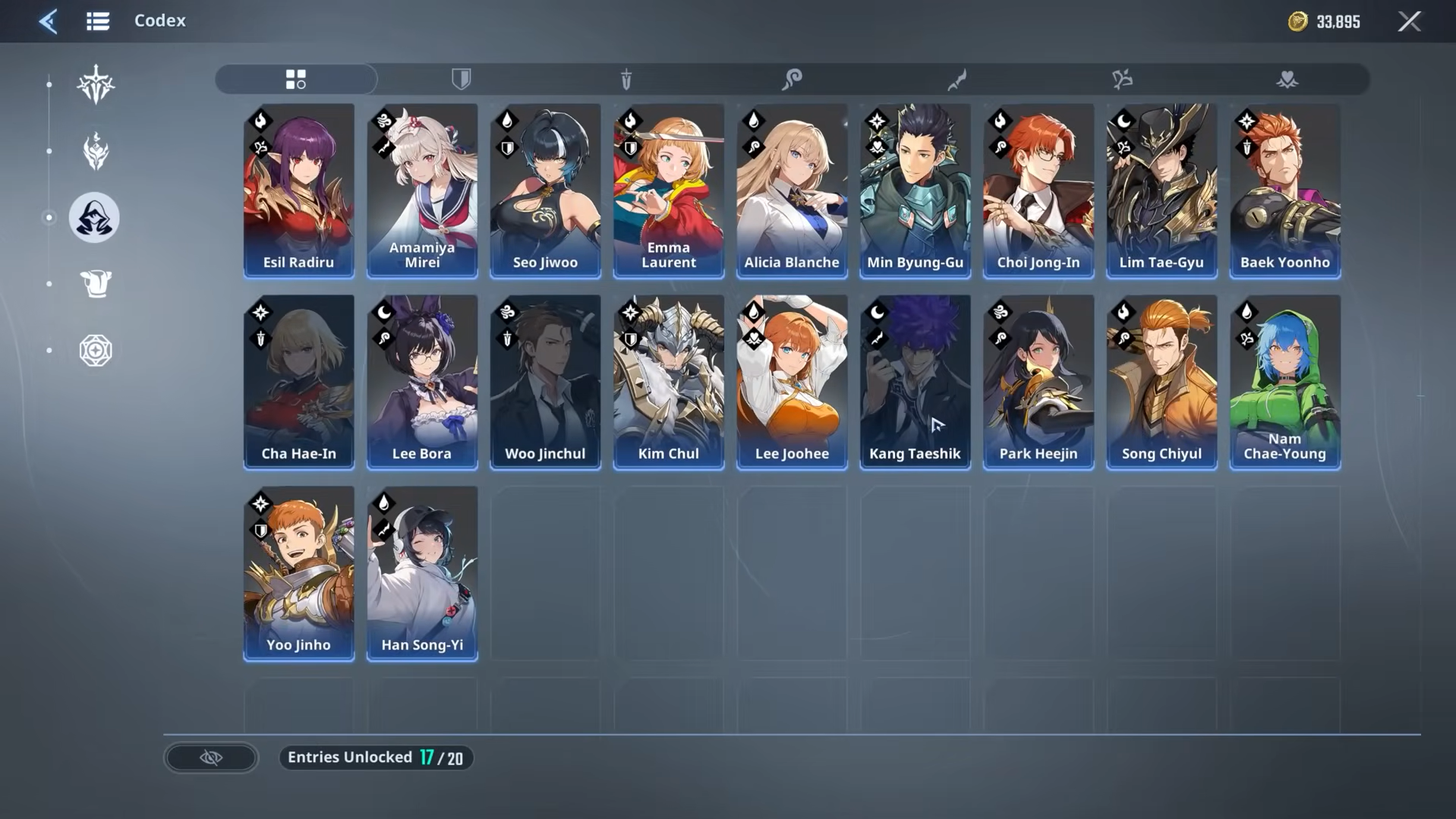Select the Han Song-Yi card
This screenshot has height=819, width=1456.
422,573
